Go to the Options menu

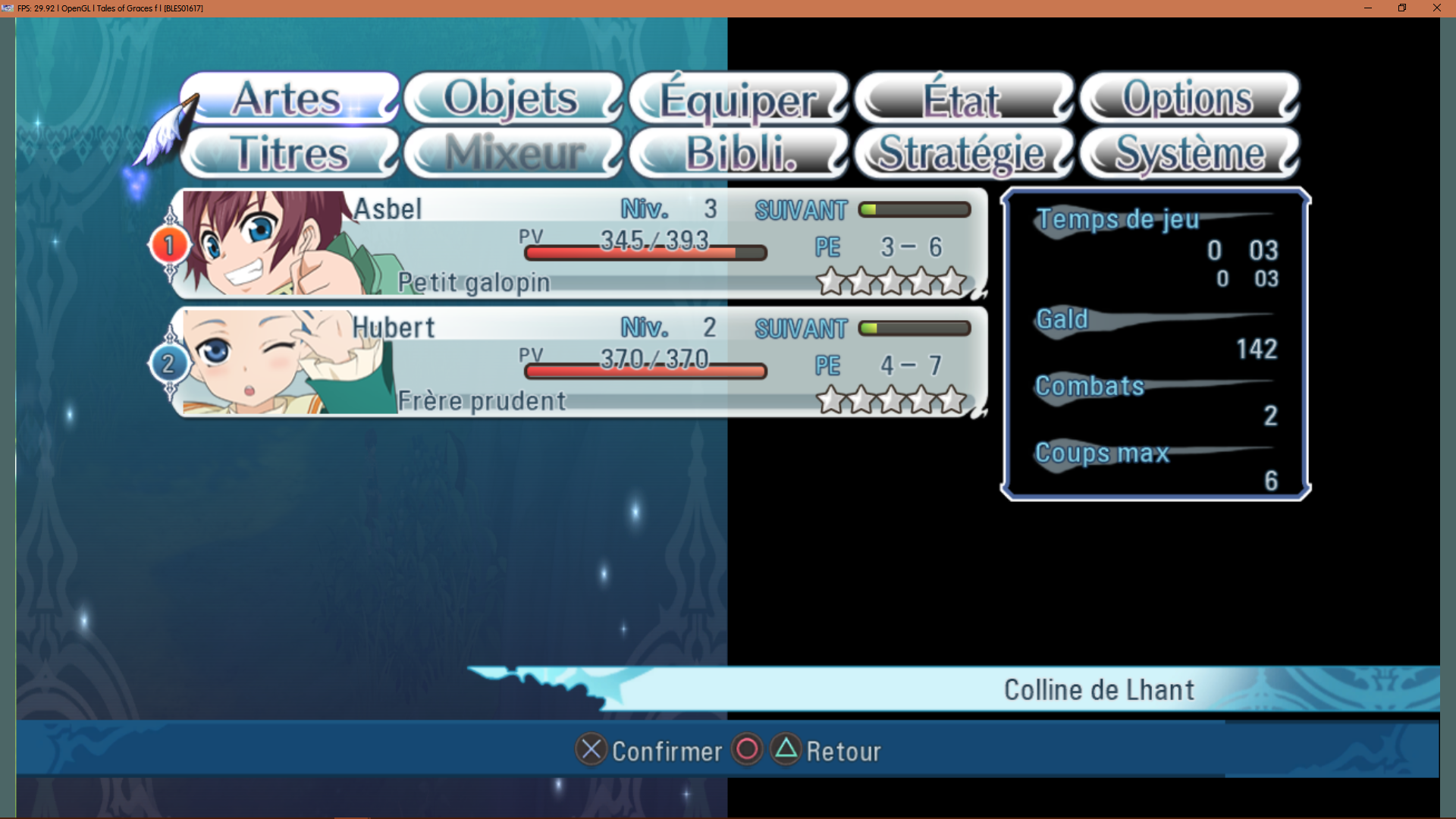(x=1188, y=98)
